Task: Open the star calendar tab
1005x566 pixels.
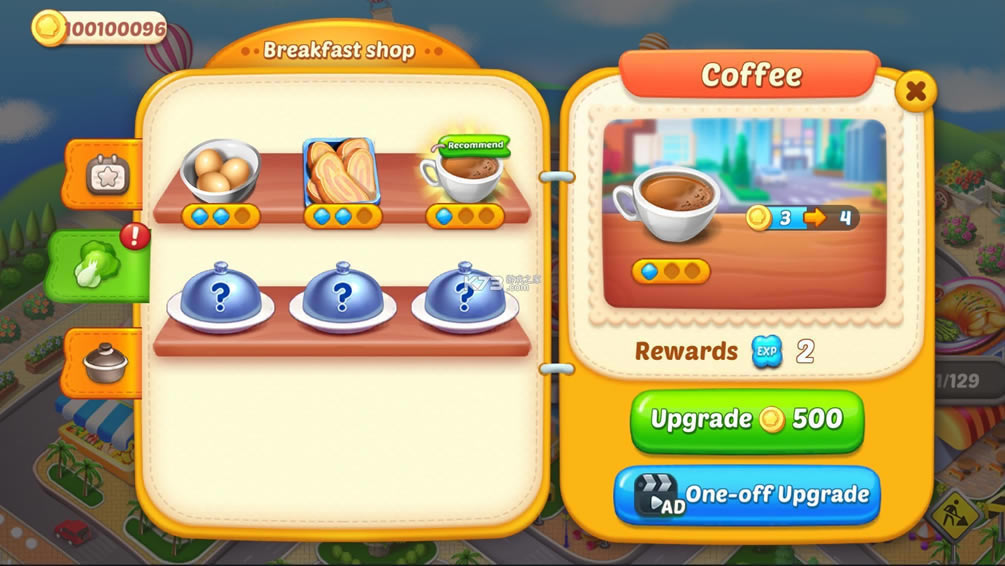Action: coord(102,176)
